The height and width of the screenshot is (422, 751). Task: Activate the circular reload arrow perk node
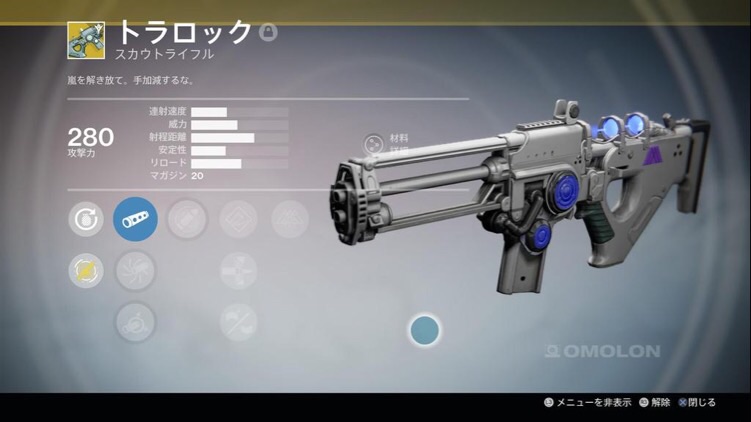(x=85, y=219)
